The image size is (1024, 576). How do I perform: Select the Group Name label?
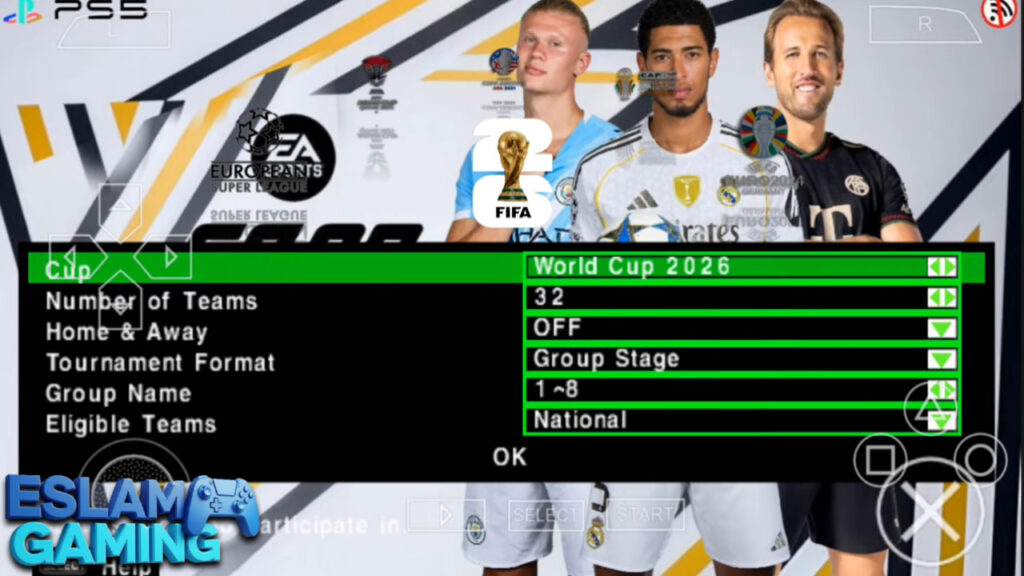(118, 393)
